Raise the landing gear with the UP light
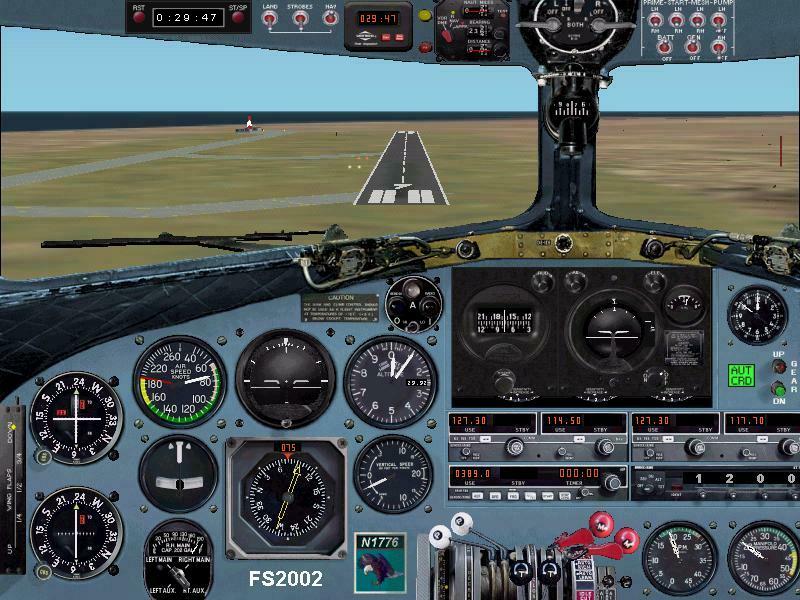The height and width of the screenshot is (600, 800). [x=779, y=366]
